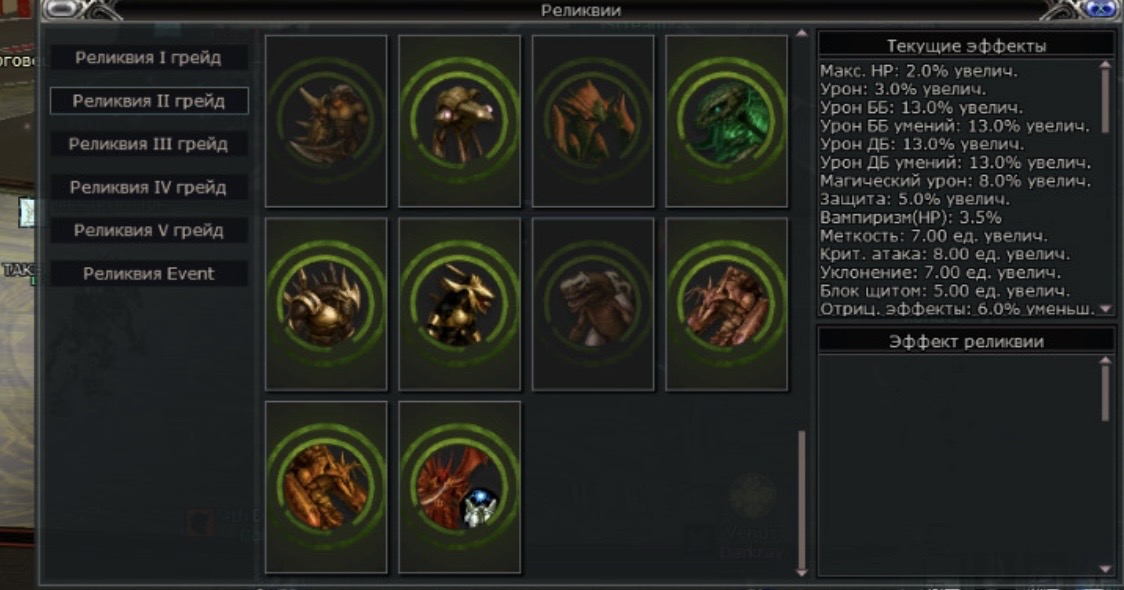Select the golden spiked beetle relic card
The width and height of the screenshot is (1124, 590).
pos(326,304)
